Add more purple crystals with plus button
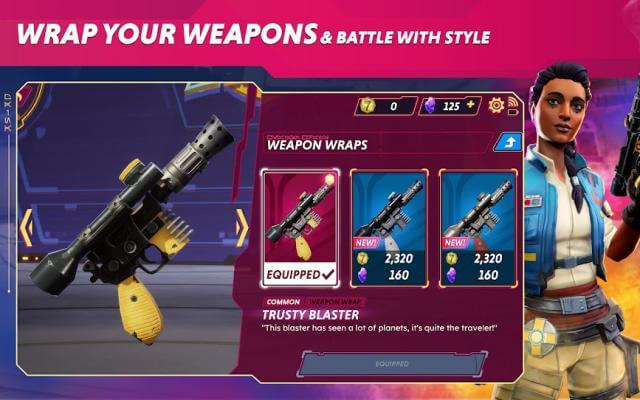This screenshot has height=400, width=640. click(472, 105)
